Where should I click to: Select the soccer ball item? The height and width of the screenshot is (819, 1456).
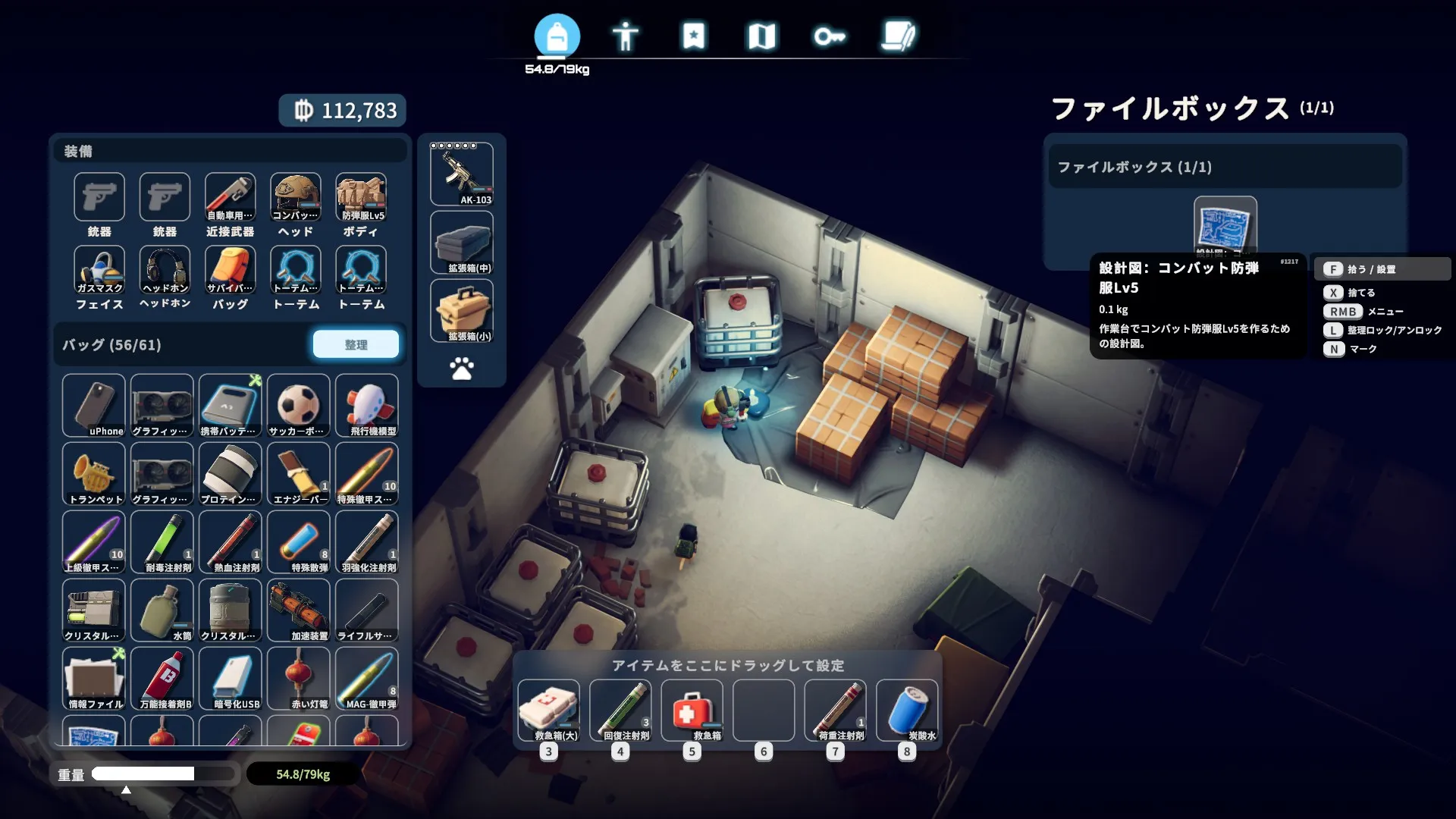(298, 406)
